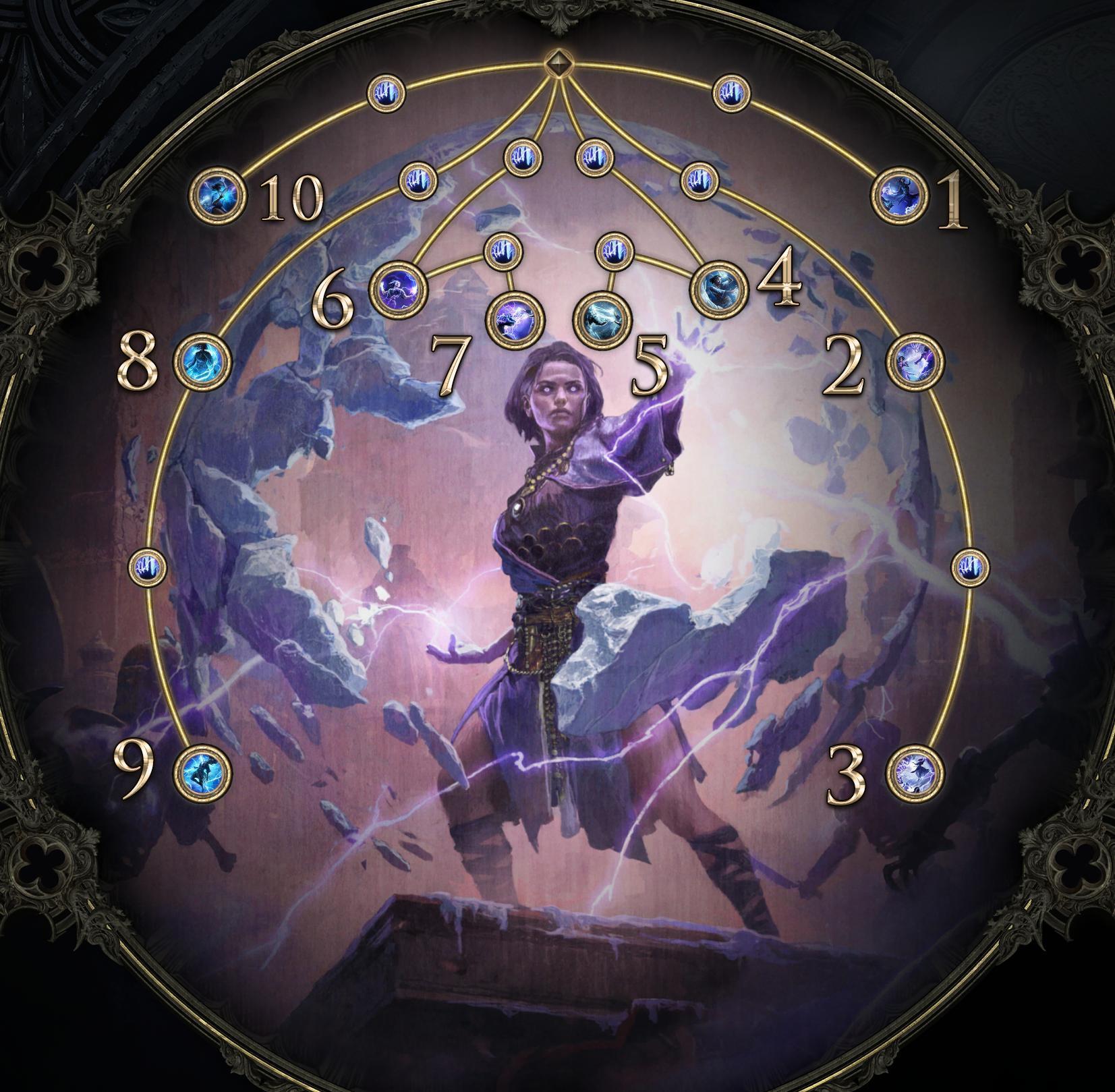Allocate the small node between nodes 6 and 7
This screenshot has height=1092, width=1115.
point(504,251)
